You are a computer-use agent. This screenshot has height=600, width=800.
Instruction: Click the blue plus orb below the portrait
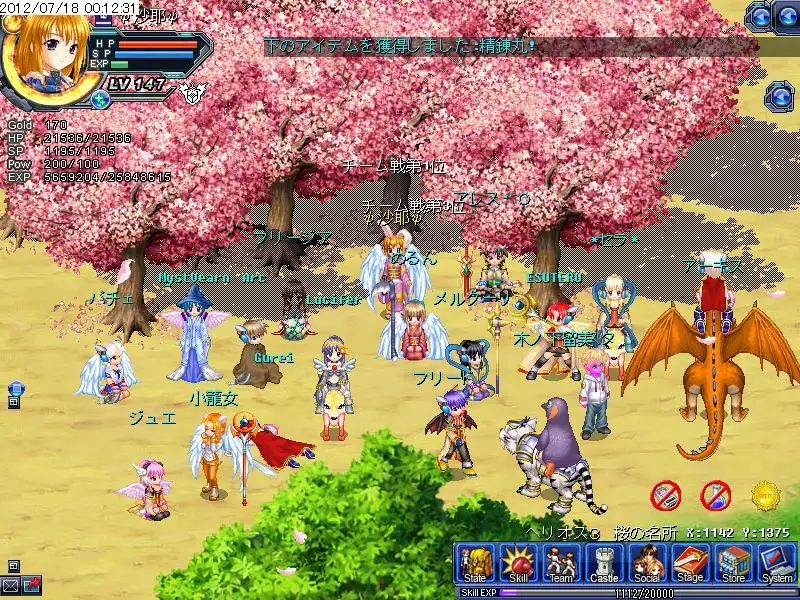100,99
